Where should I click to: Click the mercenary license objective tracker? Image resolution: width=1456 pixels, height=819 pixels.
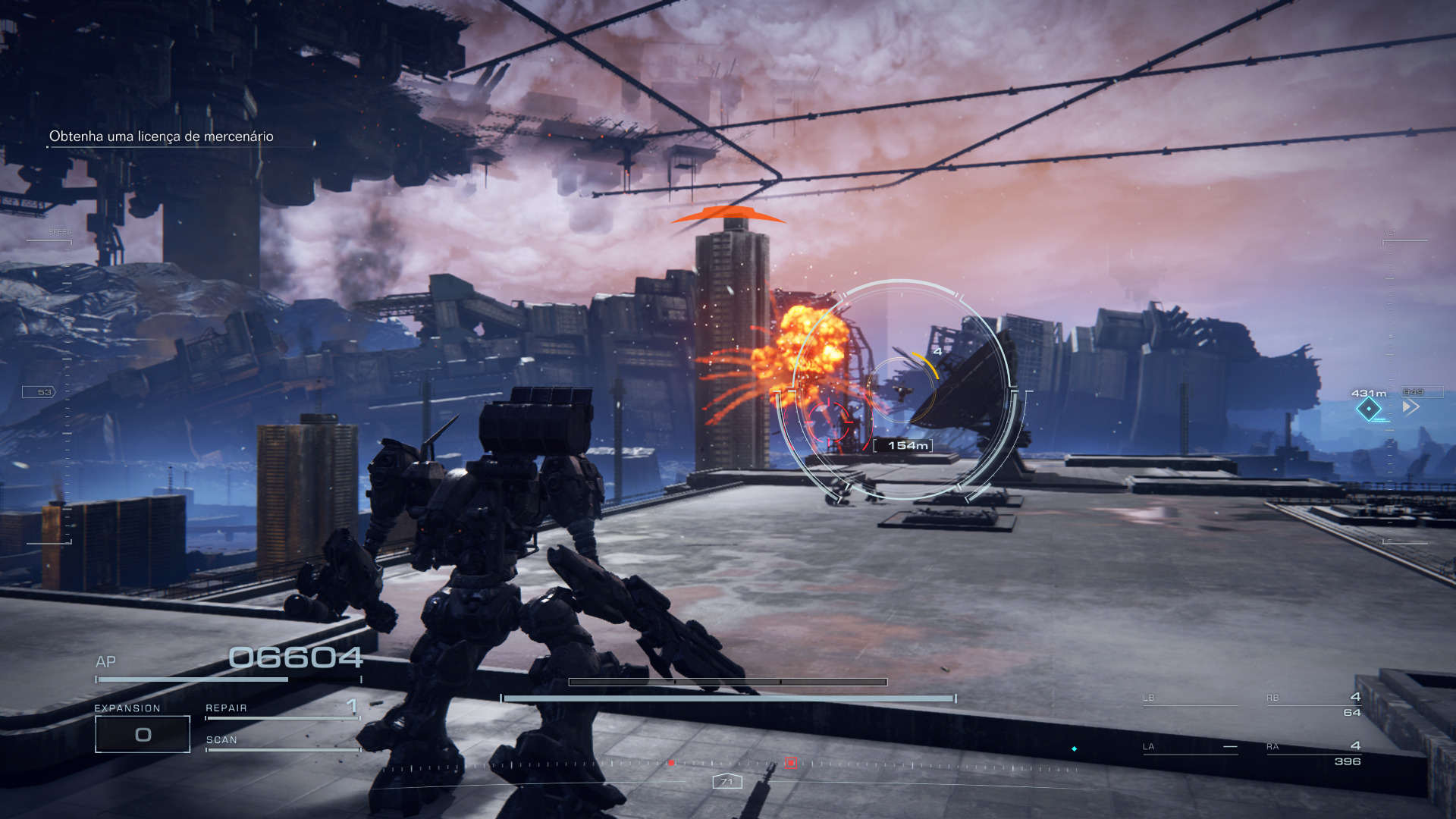161,136
